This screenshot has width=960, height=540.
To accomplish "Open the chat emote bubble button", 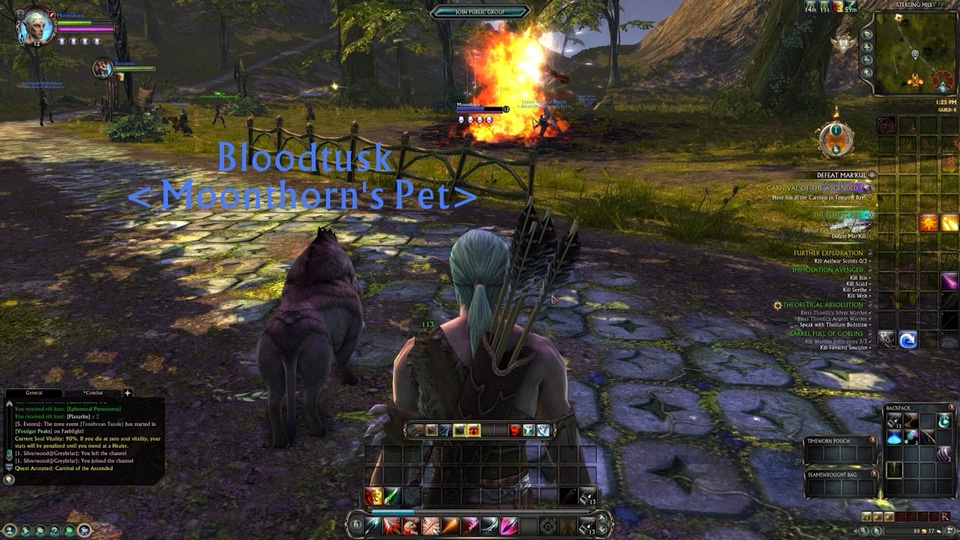I will click(x=10, y=479).
